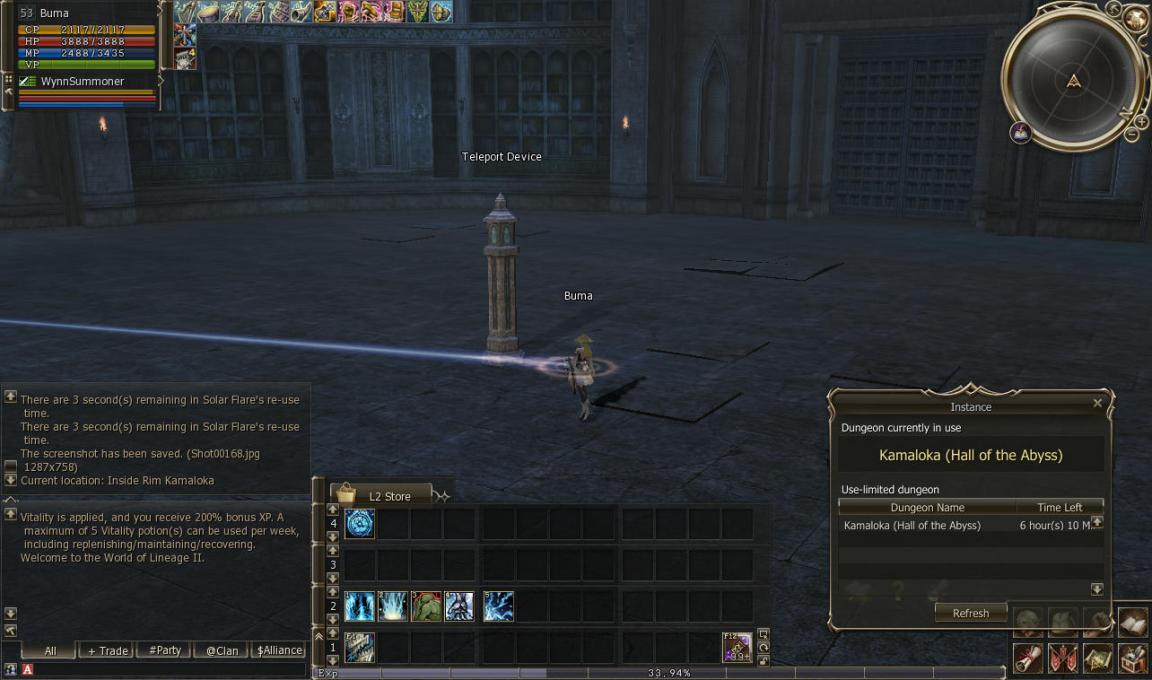Open the purple book icon beside minimap
The height and width of the screenshot is (680, 1152).
pyautogui.click(x=1020, y=131)
